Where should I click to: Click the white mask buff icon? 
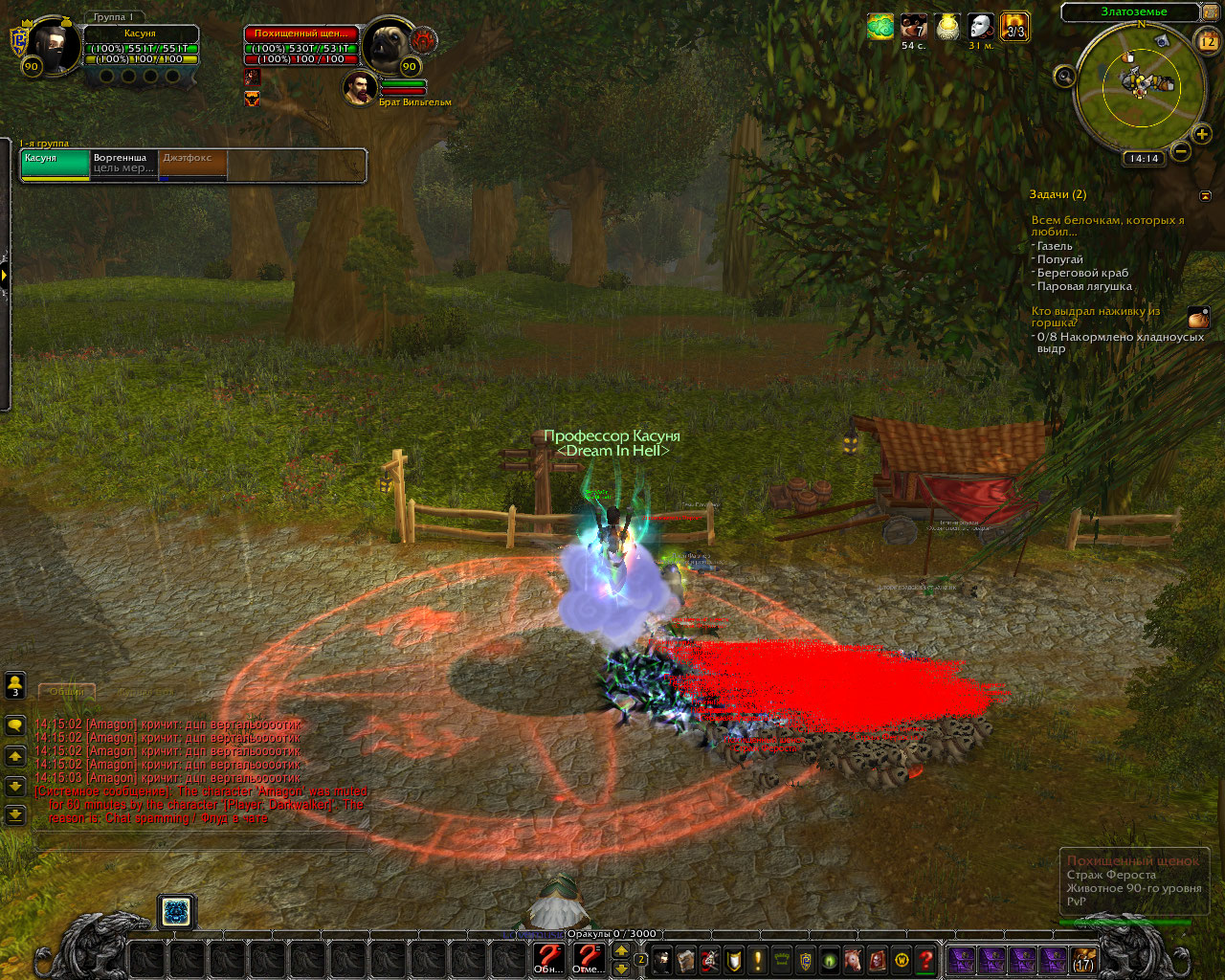[x=980, y=27]
